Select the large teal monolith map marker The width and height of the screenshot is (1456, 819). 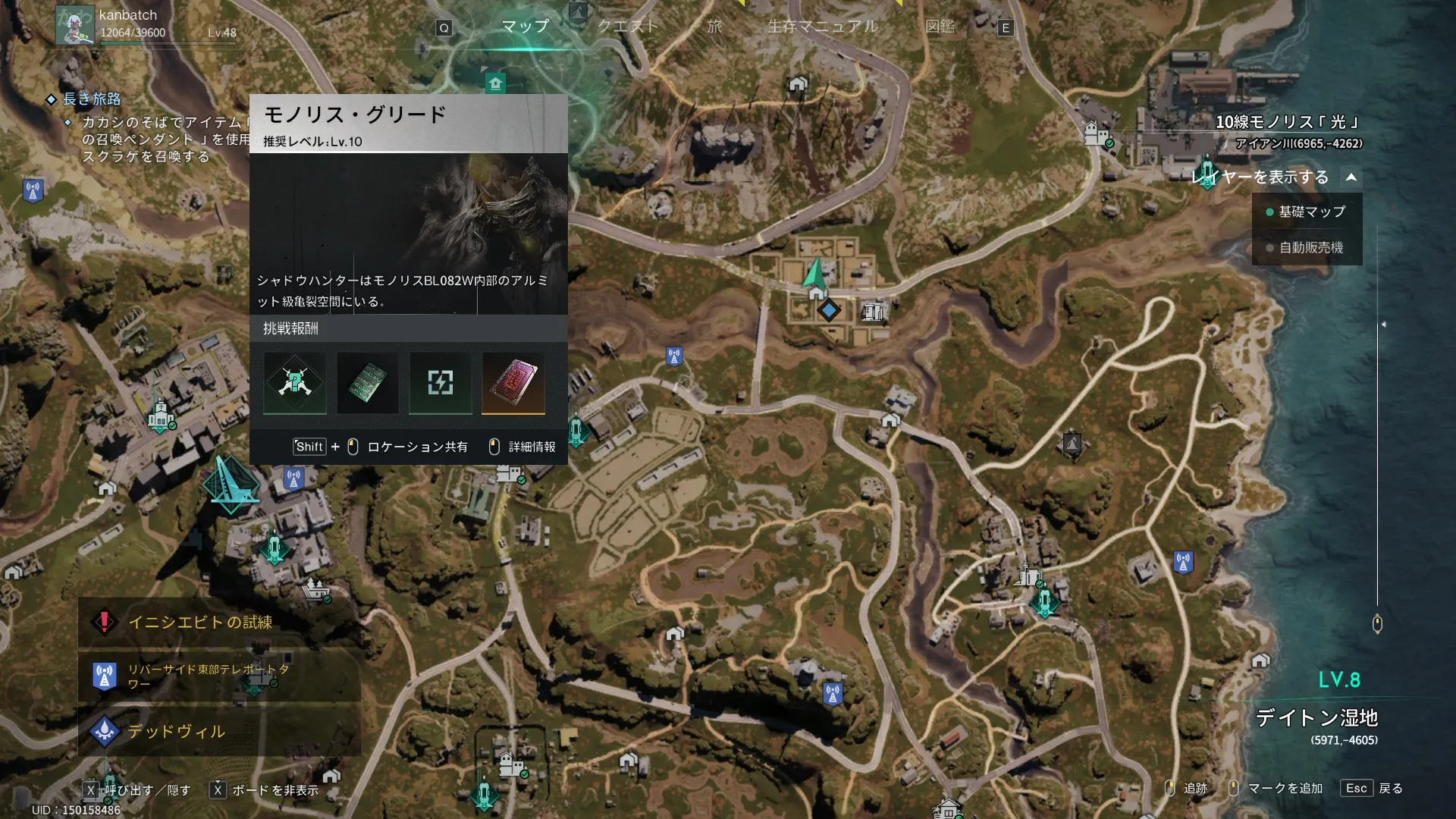[x=230, y=485]
